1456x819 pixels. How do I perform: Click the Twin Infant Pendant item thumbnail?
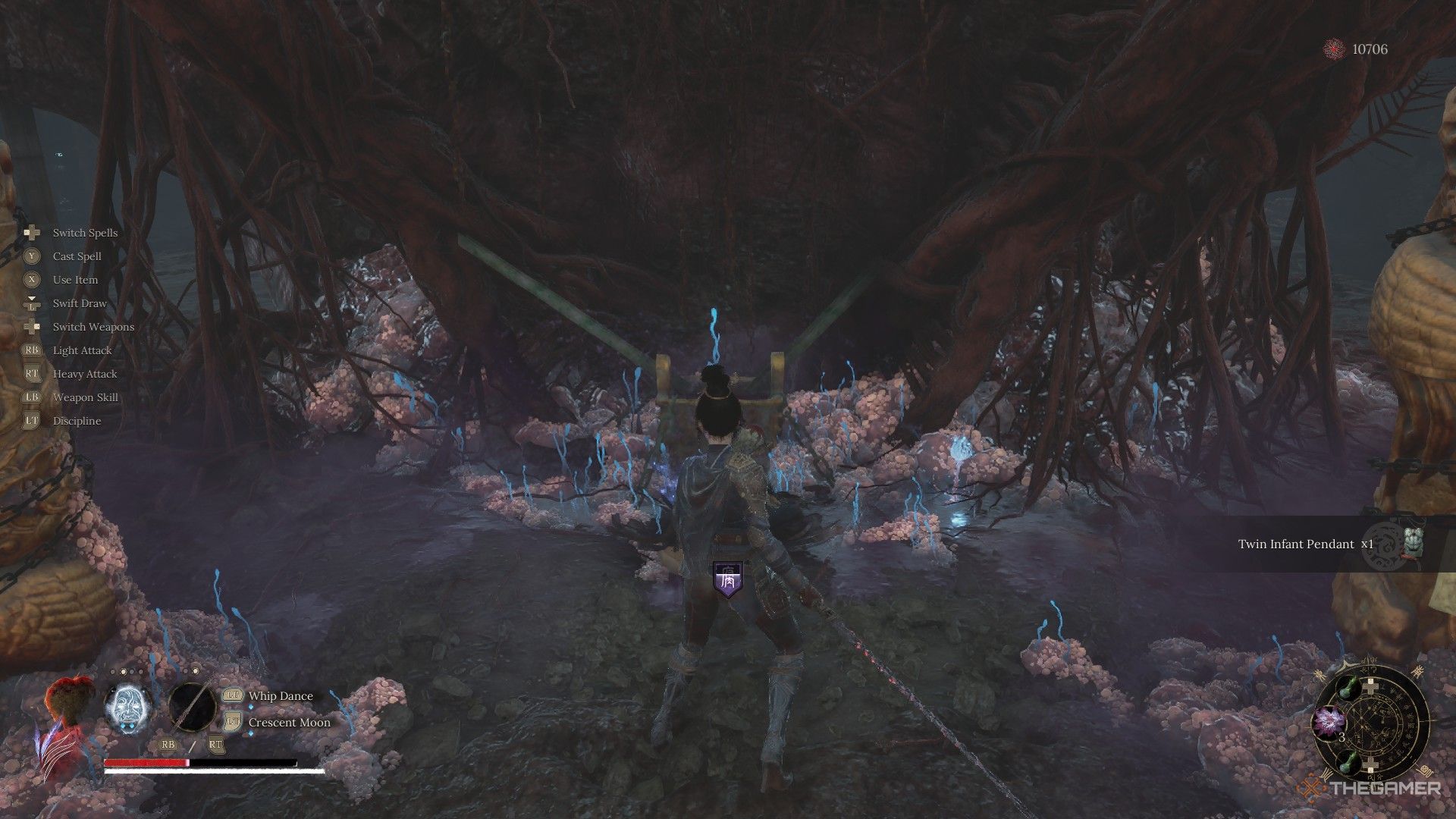click(x=1413, y=543)
